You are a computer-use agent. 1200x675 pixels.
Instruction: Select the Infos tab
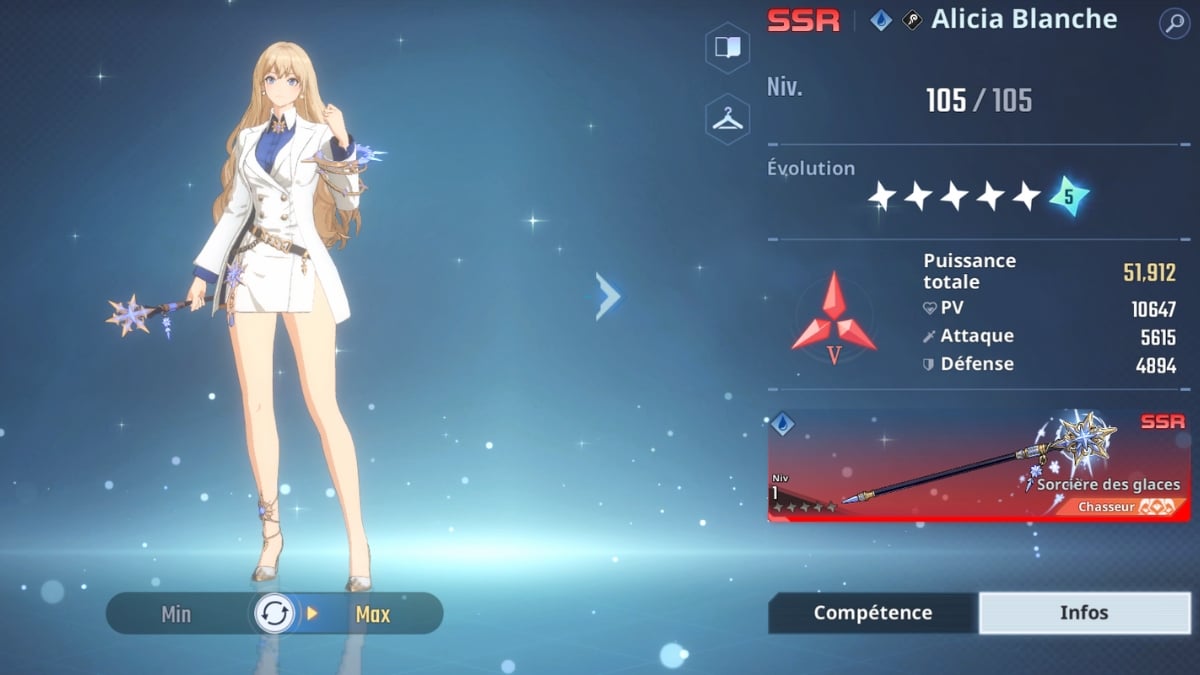[x=1084, y=613]
